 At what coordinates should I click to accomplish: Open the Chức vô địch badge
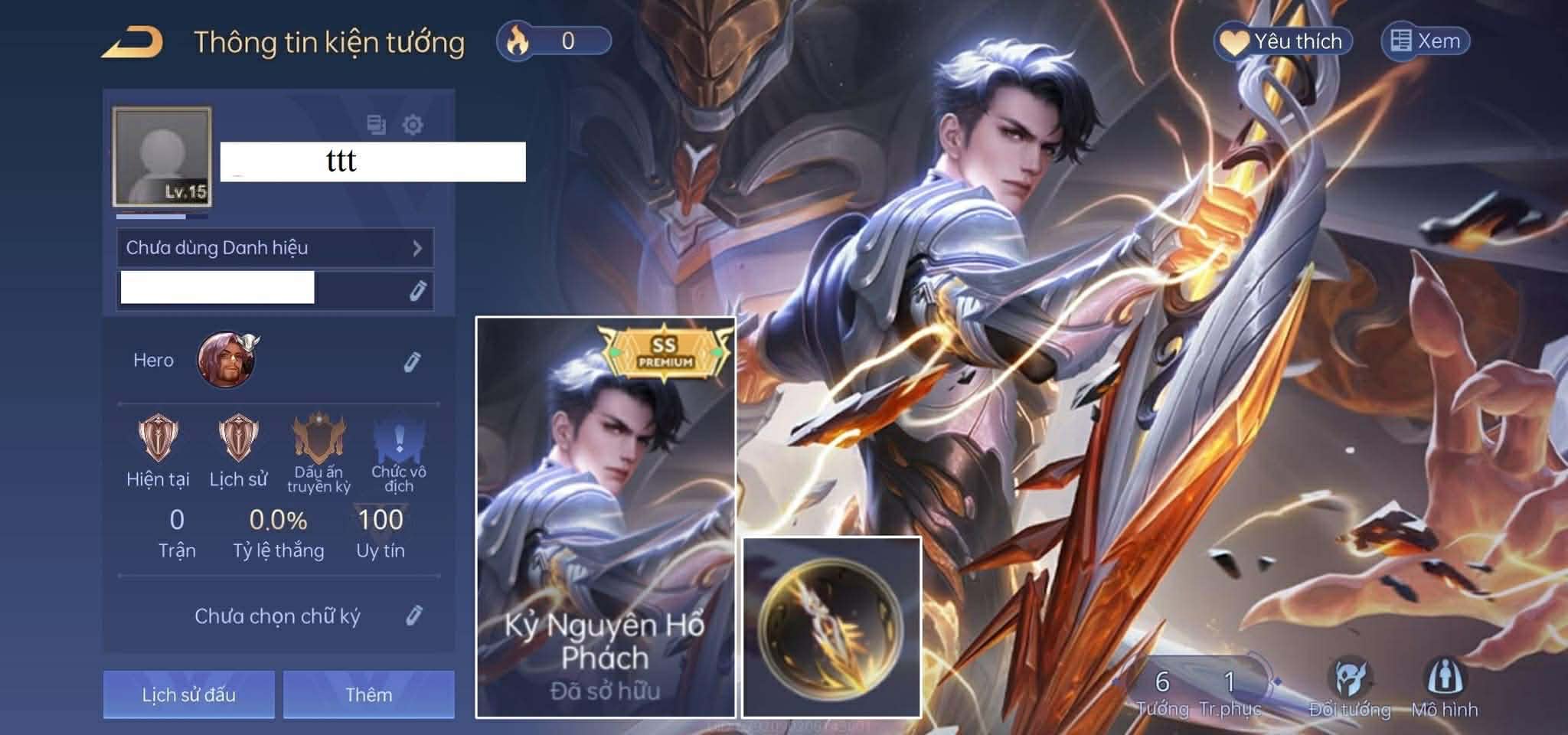pyautogui.click(x=399, y=439)
